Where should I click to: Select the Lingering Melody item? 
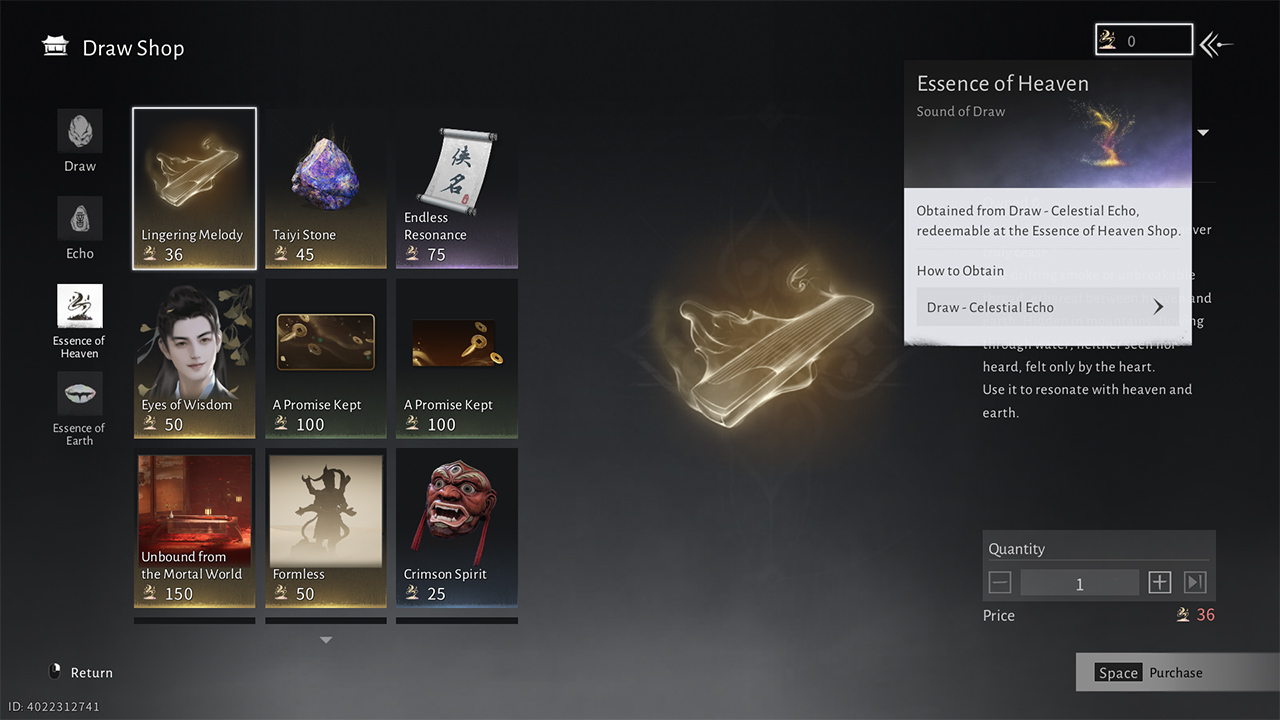click(194, 189)
